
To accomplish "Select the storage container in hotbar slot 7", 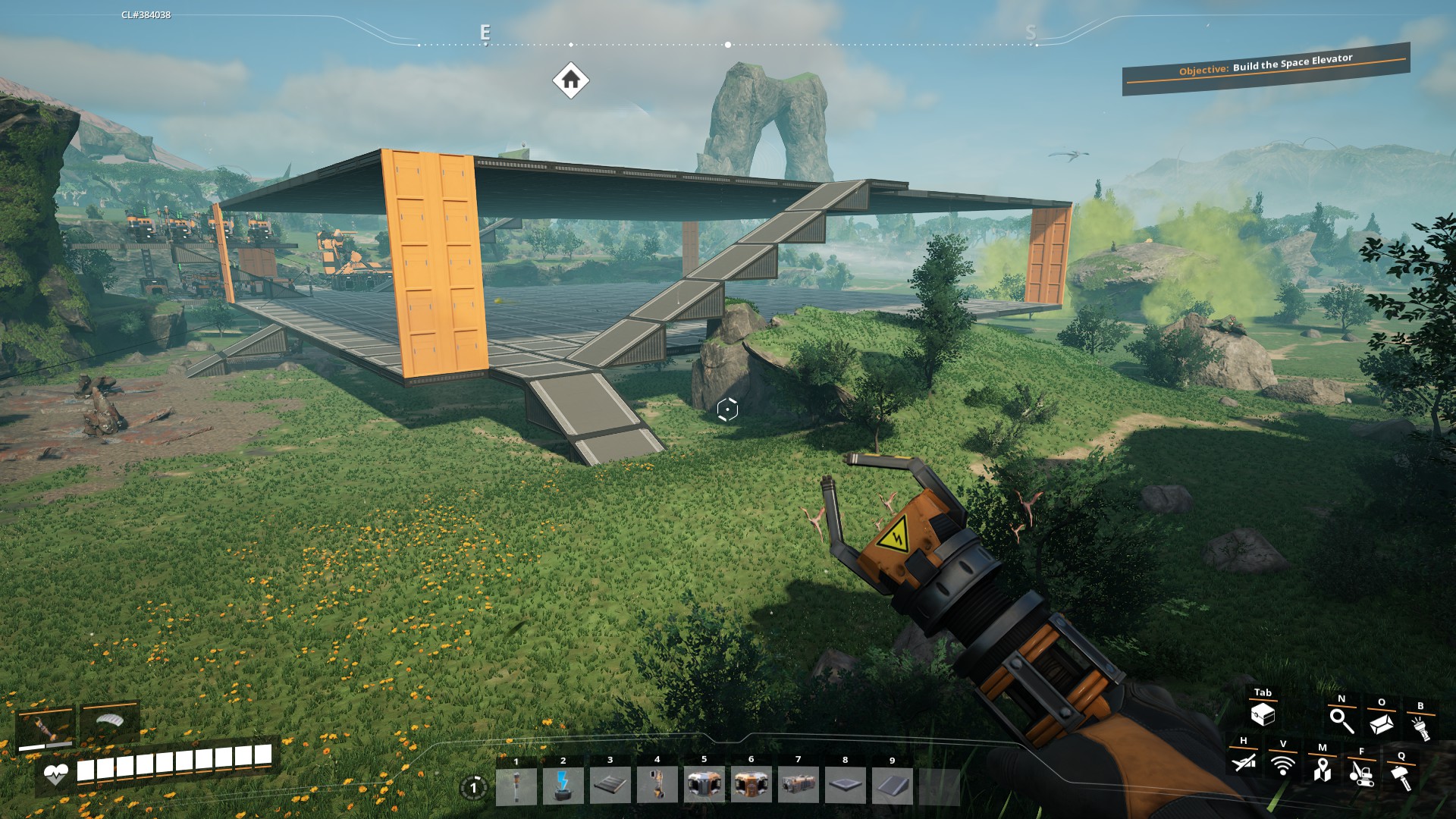I will click(x=799, y=786).
